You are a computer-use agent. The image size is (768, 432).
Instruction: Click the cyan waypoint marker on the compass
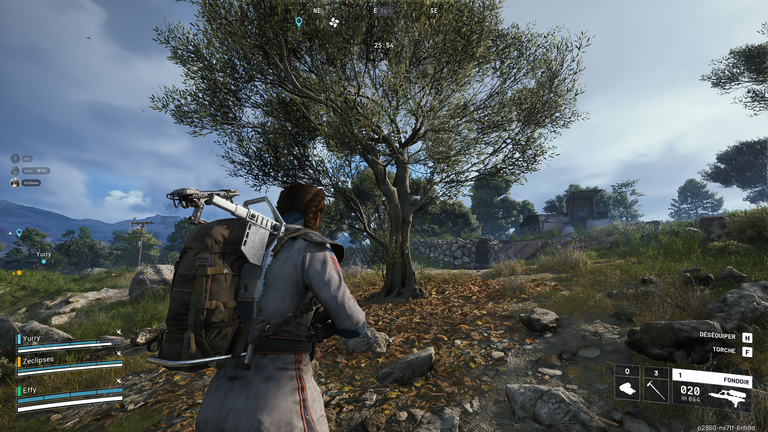(x=298, y=21)
